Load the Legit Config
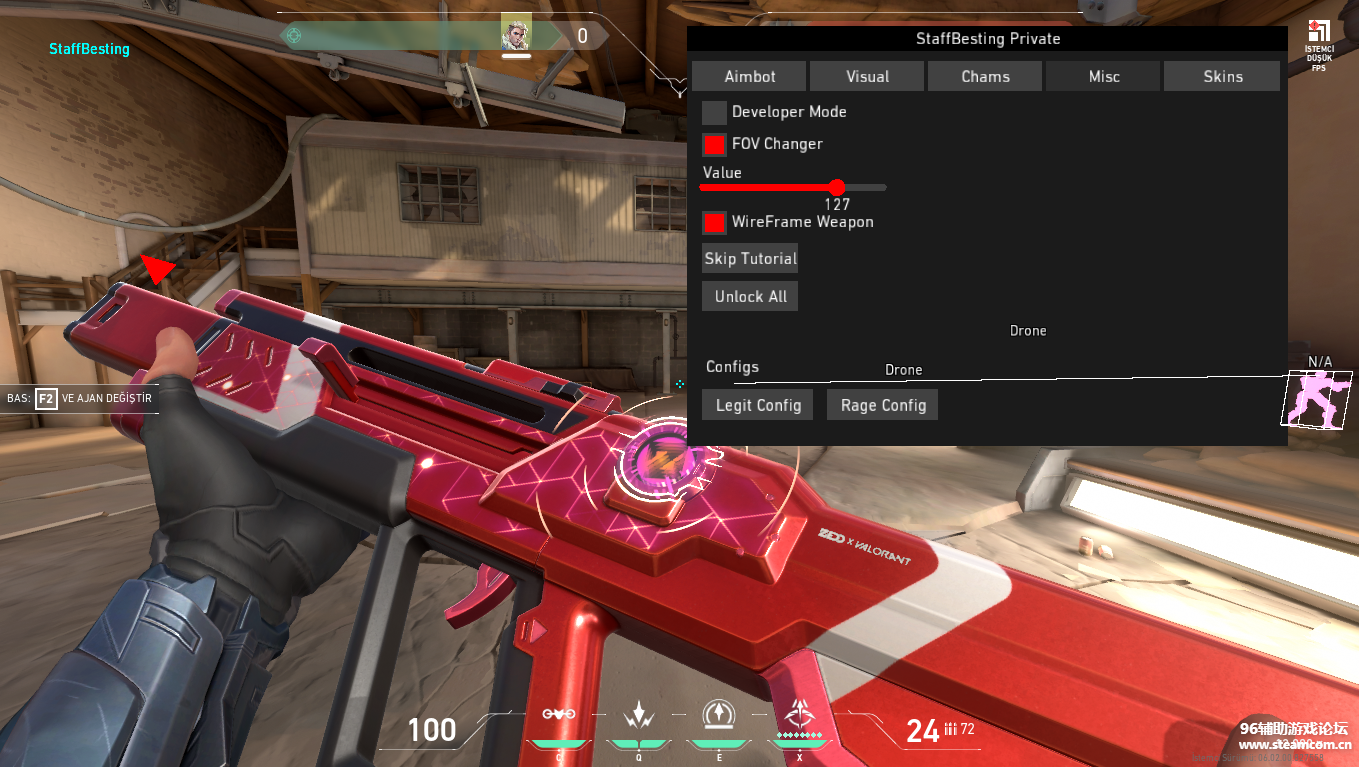1359x767 pixels. 757,404
